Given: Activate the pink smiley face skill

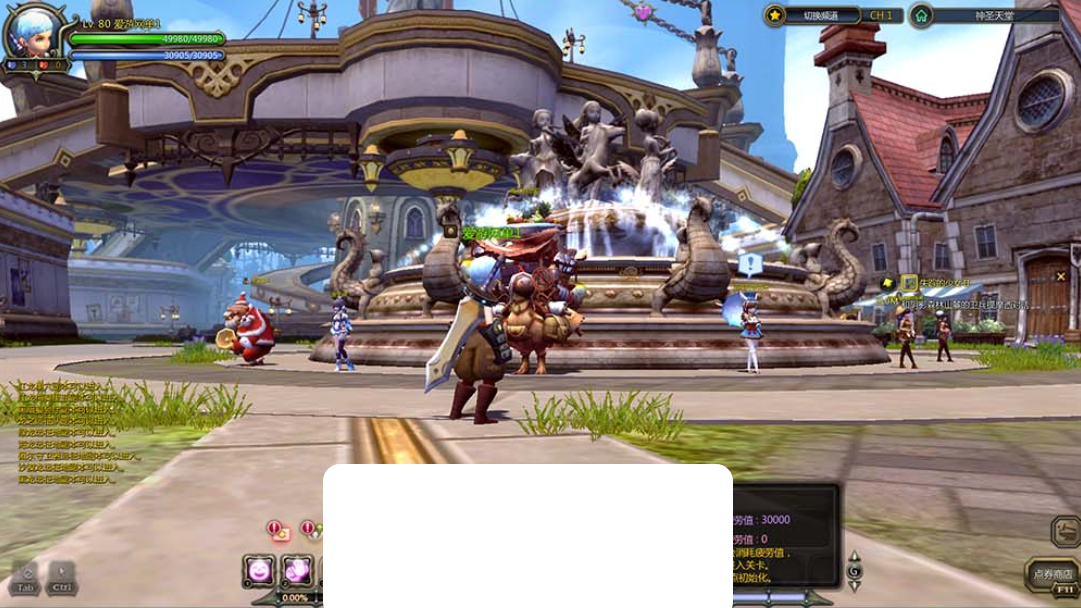Looking at the screenshot, I should (259, 570).
